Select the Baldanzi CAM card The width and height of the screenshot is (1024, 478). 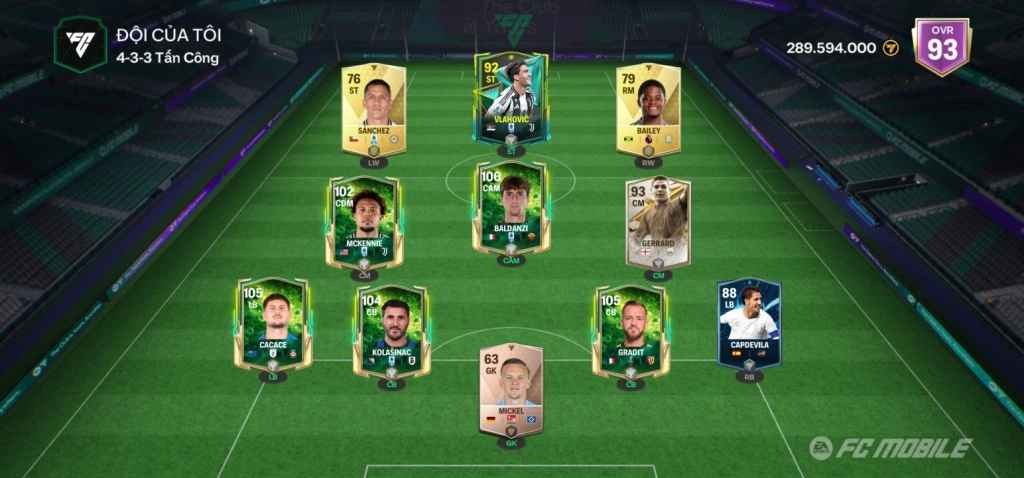511,210
